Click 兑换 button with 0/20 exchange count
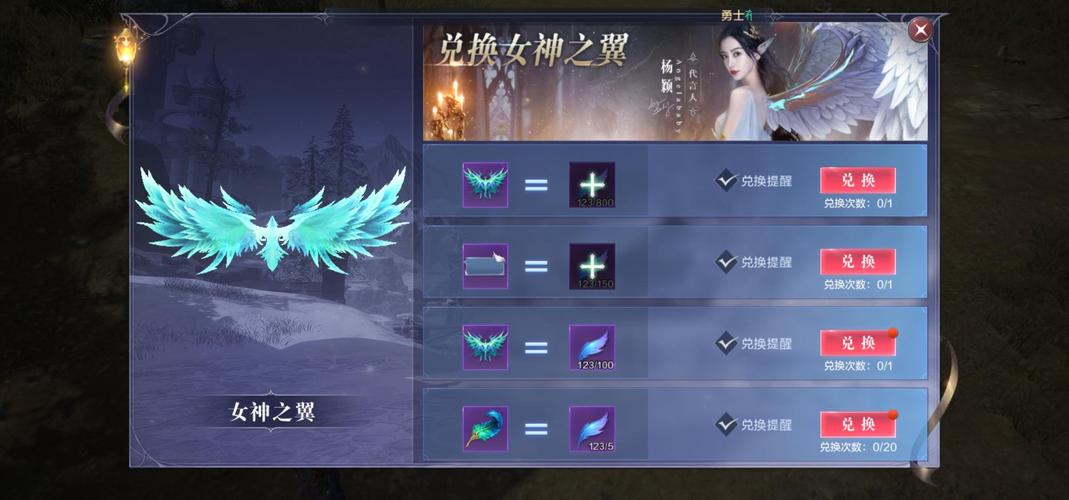1069x500 pixels. pos(857,424)
